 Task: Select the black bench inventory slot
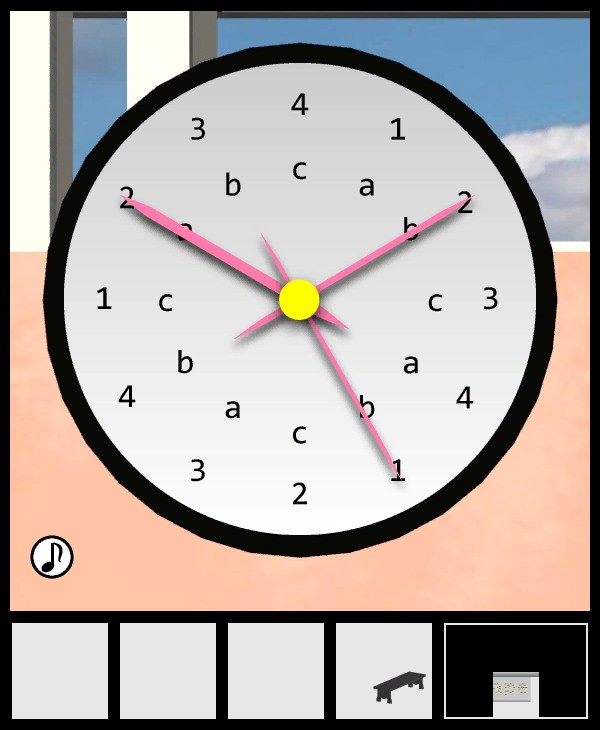[x=384, y=671]
